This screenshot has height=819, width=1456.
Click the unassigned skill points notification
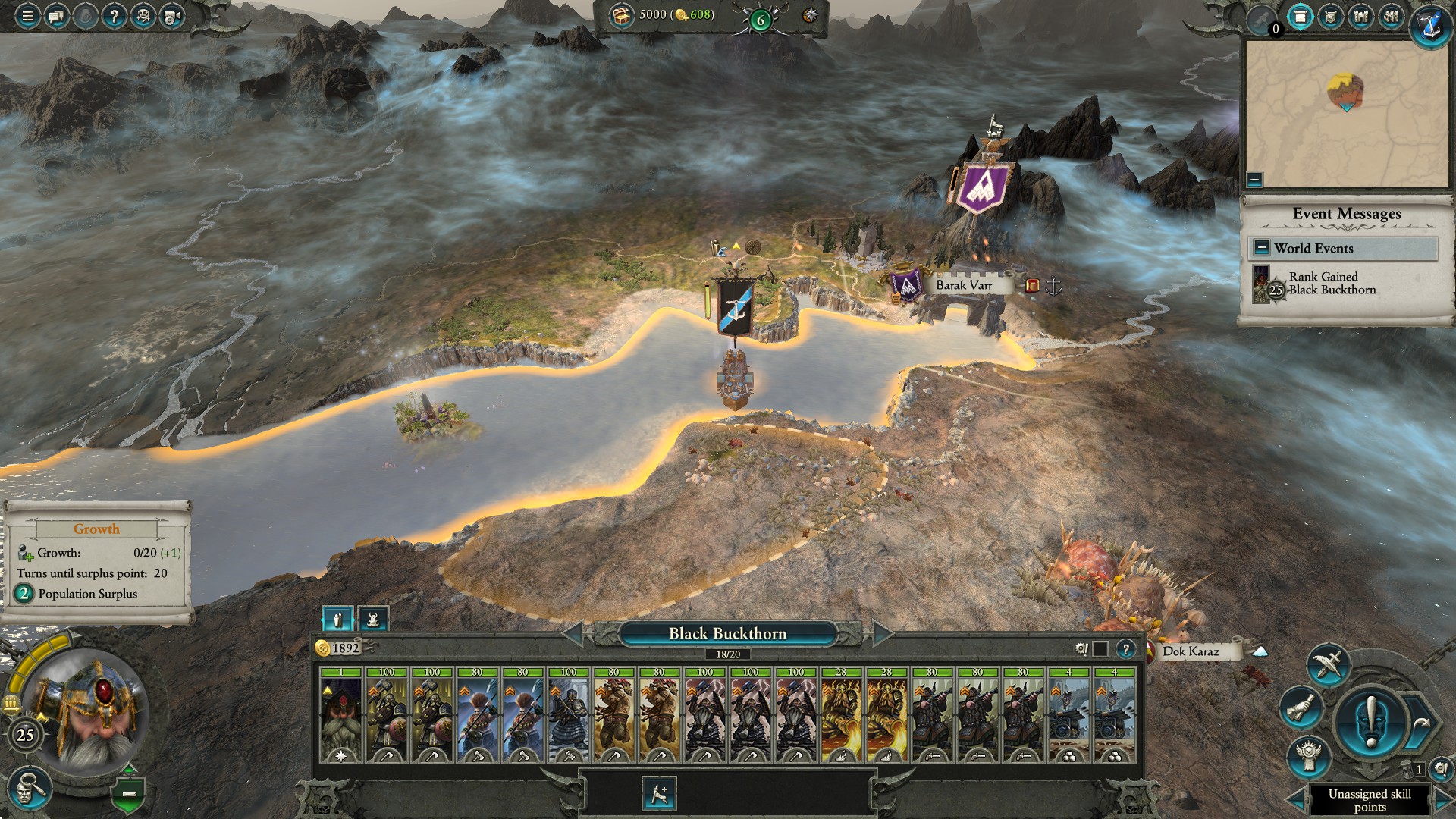[1370, 799]
